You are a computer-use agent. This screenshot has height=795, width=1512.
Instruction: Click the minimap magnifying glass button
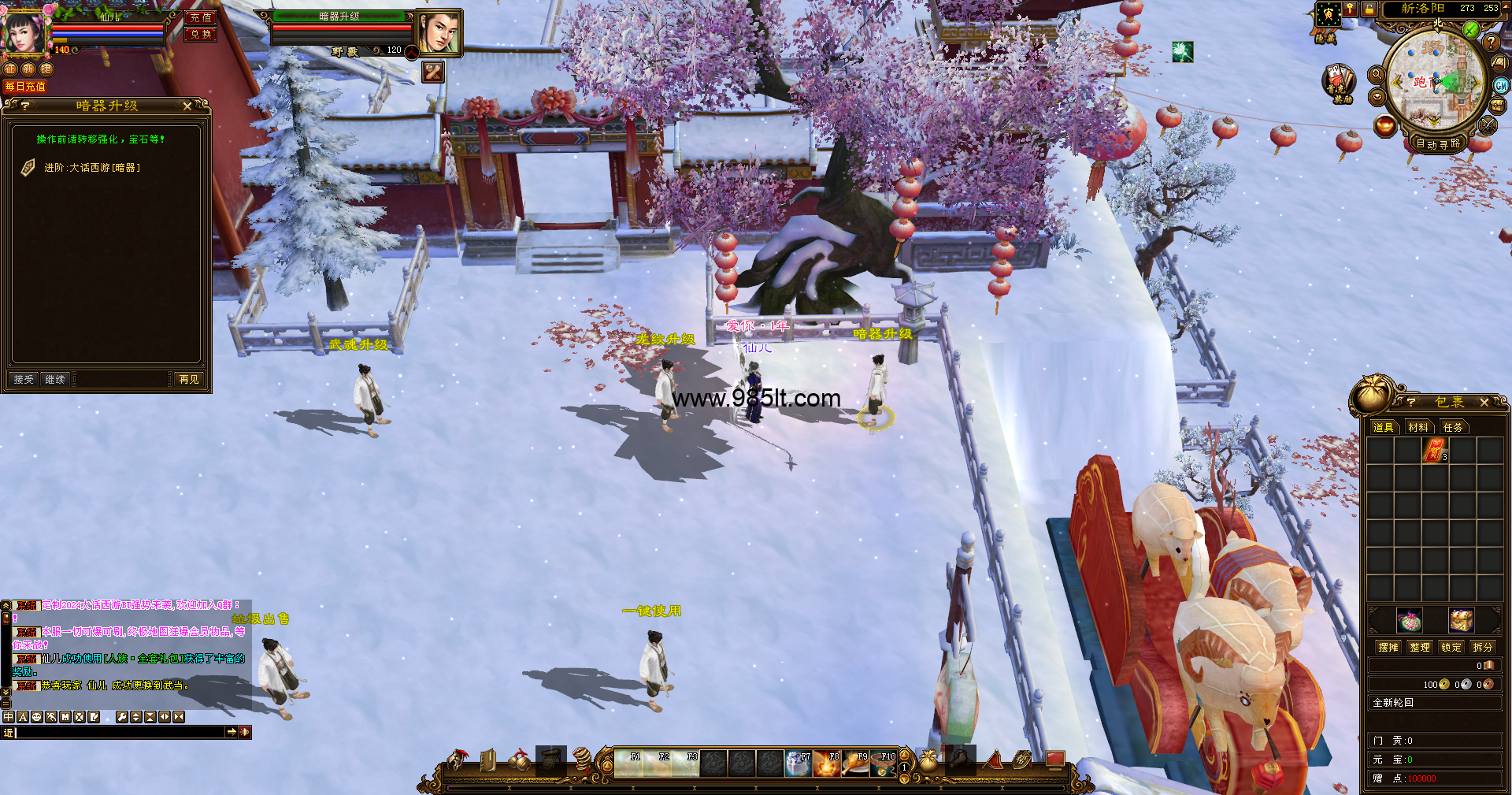(x=1377, y=74)
